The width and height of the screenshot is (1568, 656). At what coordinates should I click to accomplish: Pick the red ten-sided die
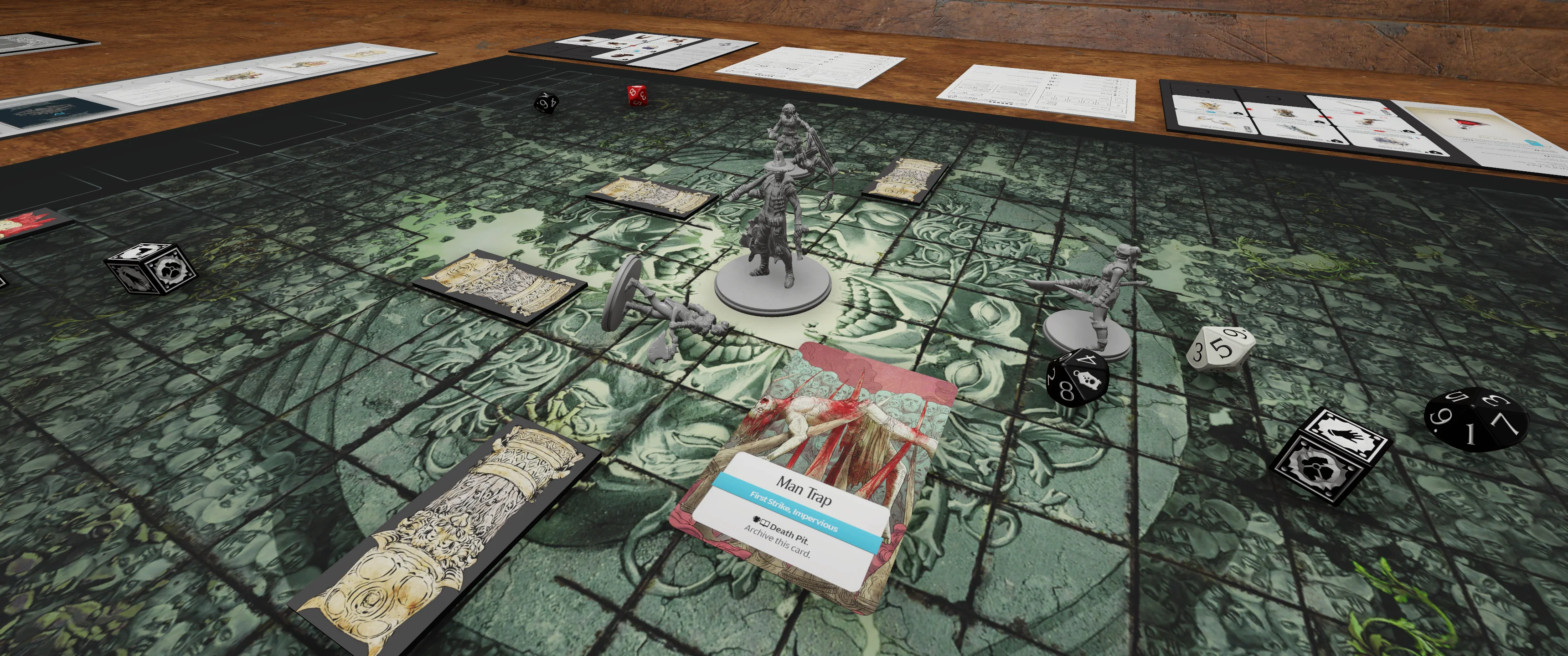(x=637, y=95)
